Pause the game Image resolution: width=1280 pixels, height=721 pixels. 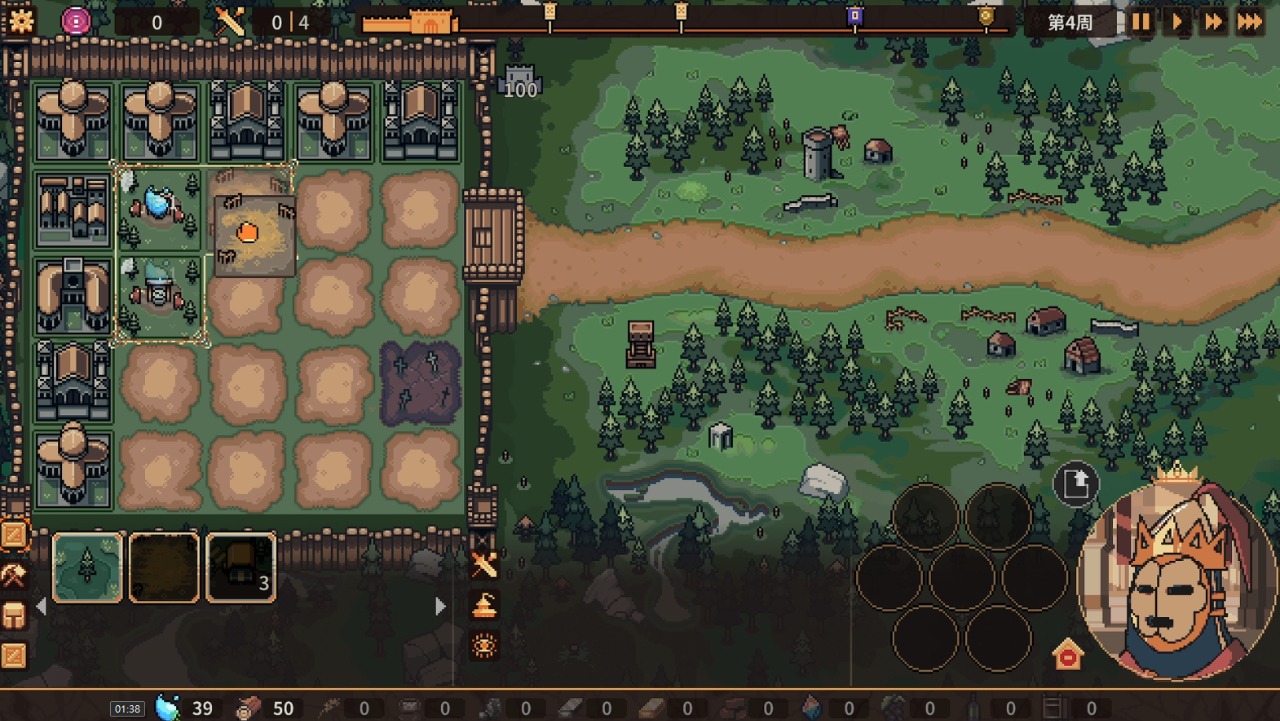tap(1141, 22)
